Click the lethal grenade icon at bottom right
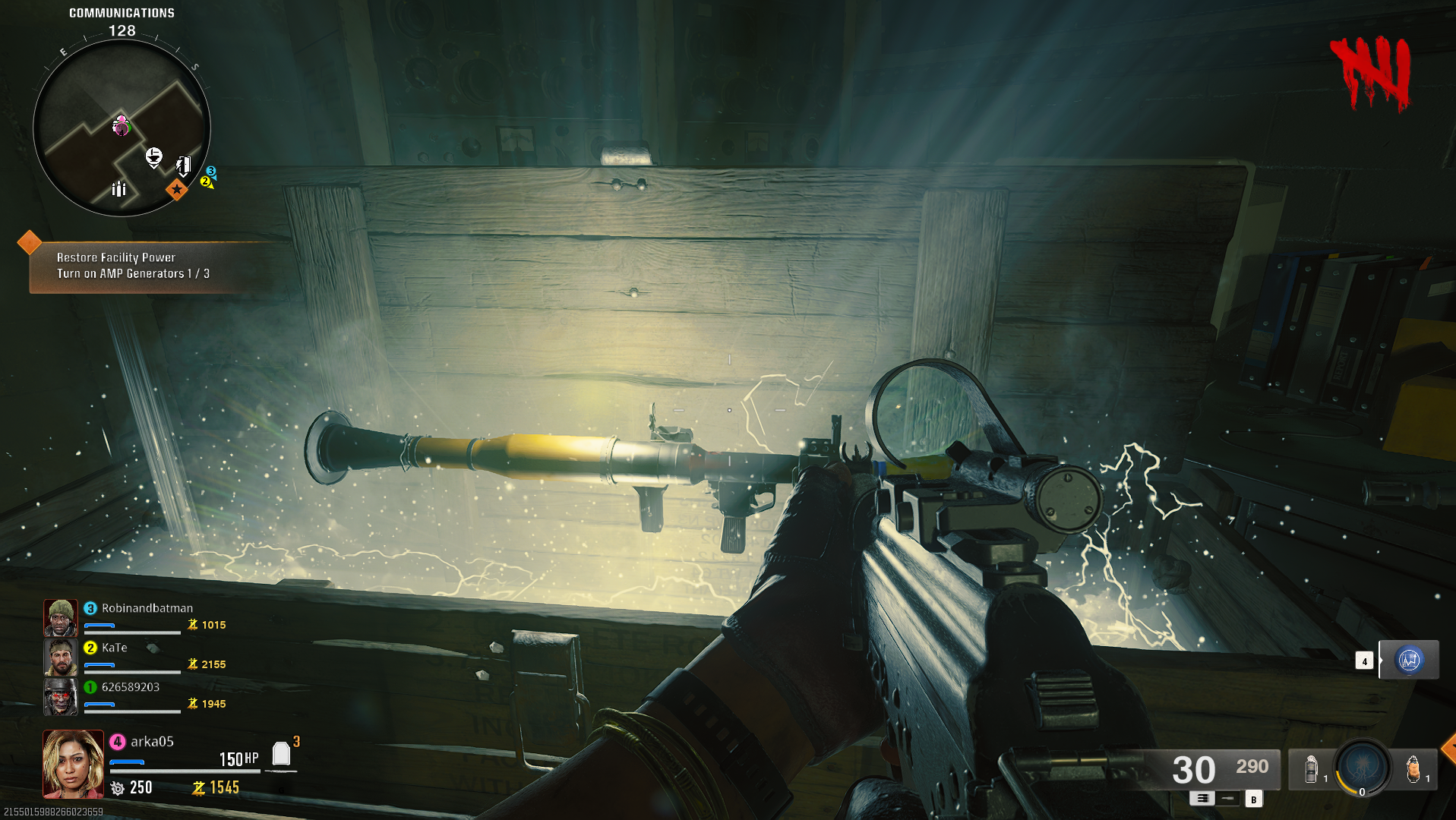Screen dimensions: 1456x820 (x=1413, y=769)
